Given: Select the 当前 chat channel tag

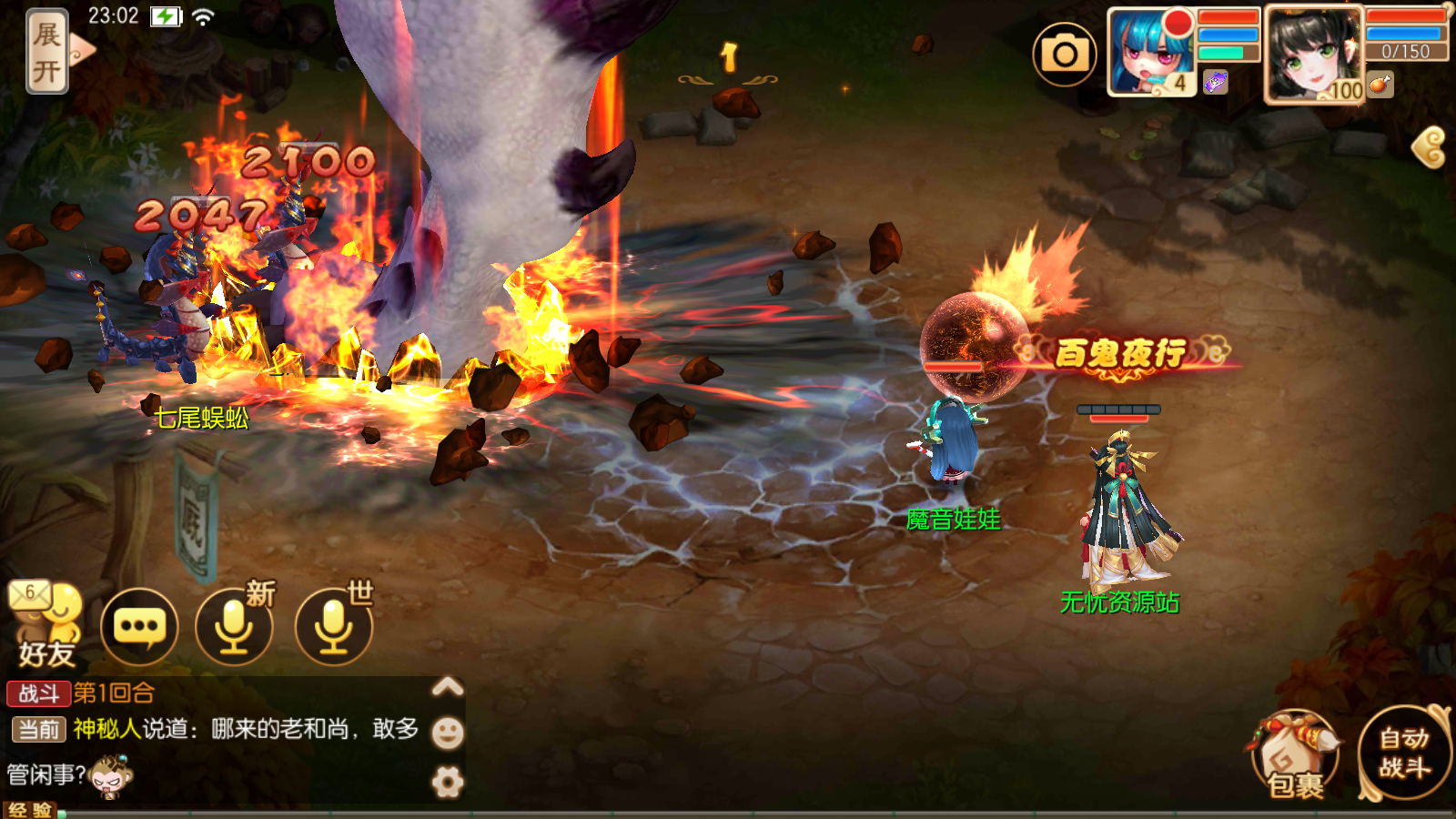Looking at the screenshot, I should click(x=39, y=729).
